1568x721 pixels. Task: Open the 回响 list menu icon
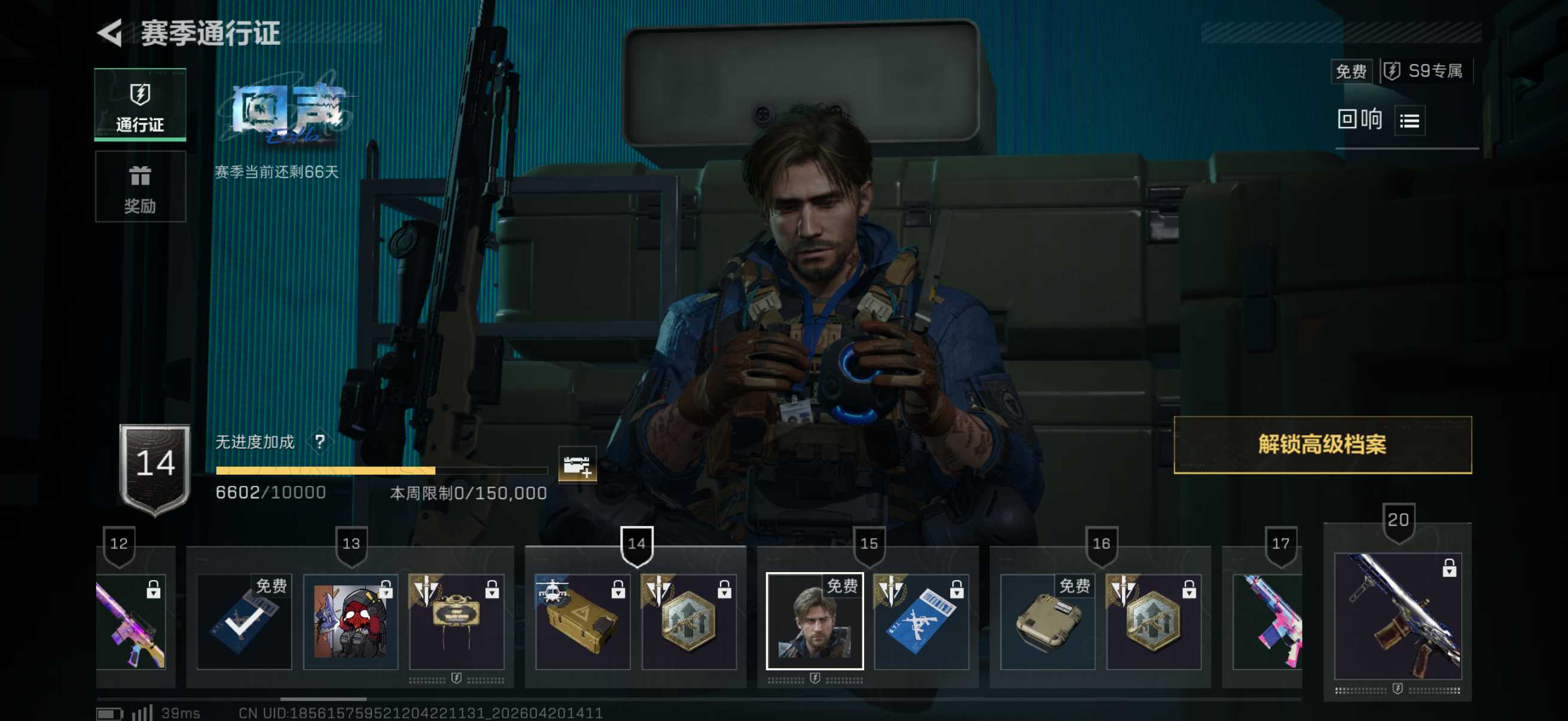click(1409, 121)
